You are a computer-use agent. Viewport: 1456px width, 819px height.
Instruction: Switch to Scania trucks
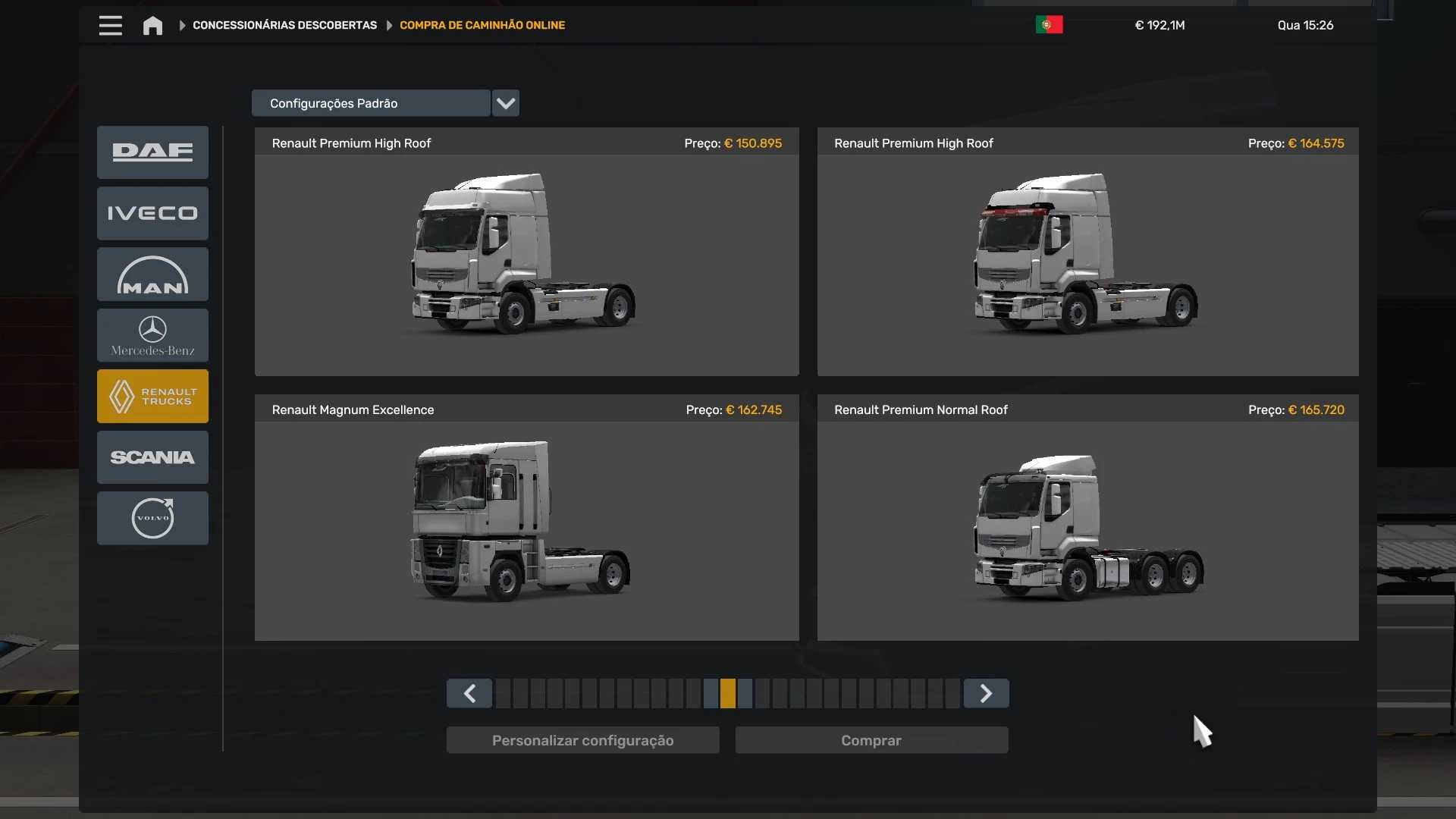tap(152, 457)
